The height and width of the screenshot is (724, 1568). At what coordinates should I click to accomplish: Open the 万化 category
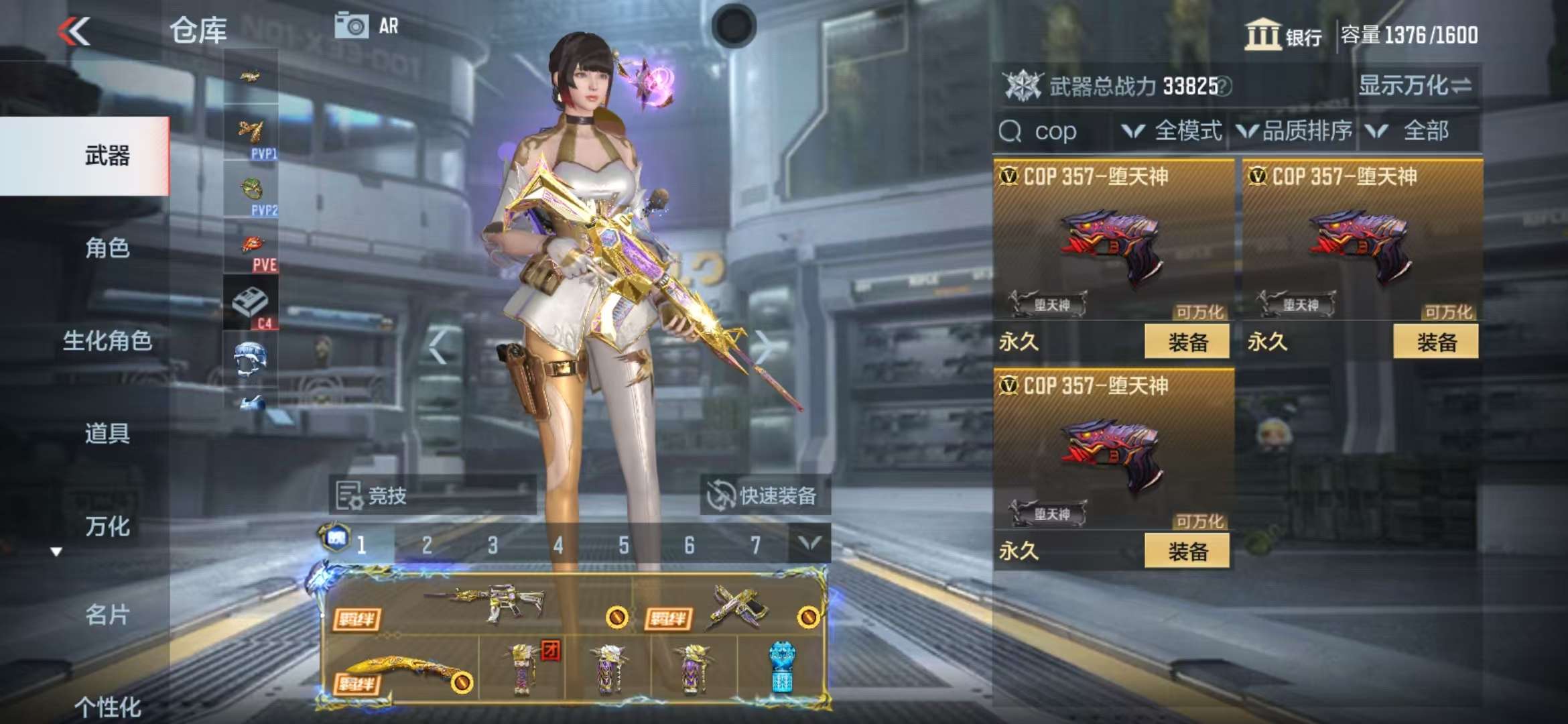click(x=107, y=526)
